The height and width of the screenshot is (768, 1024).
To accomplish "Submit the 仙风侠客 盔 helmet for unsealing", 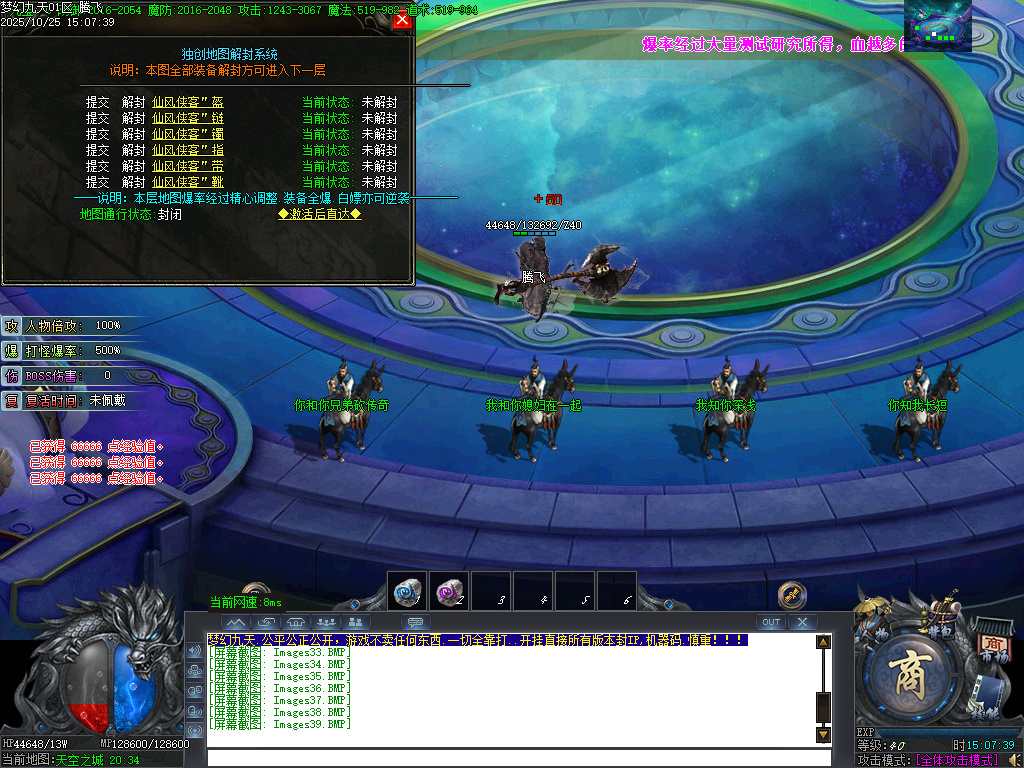I will point(188,102).
